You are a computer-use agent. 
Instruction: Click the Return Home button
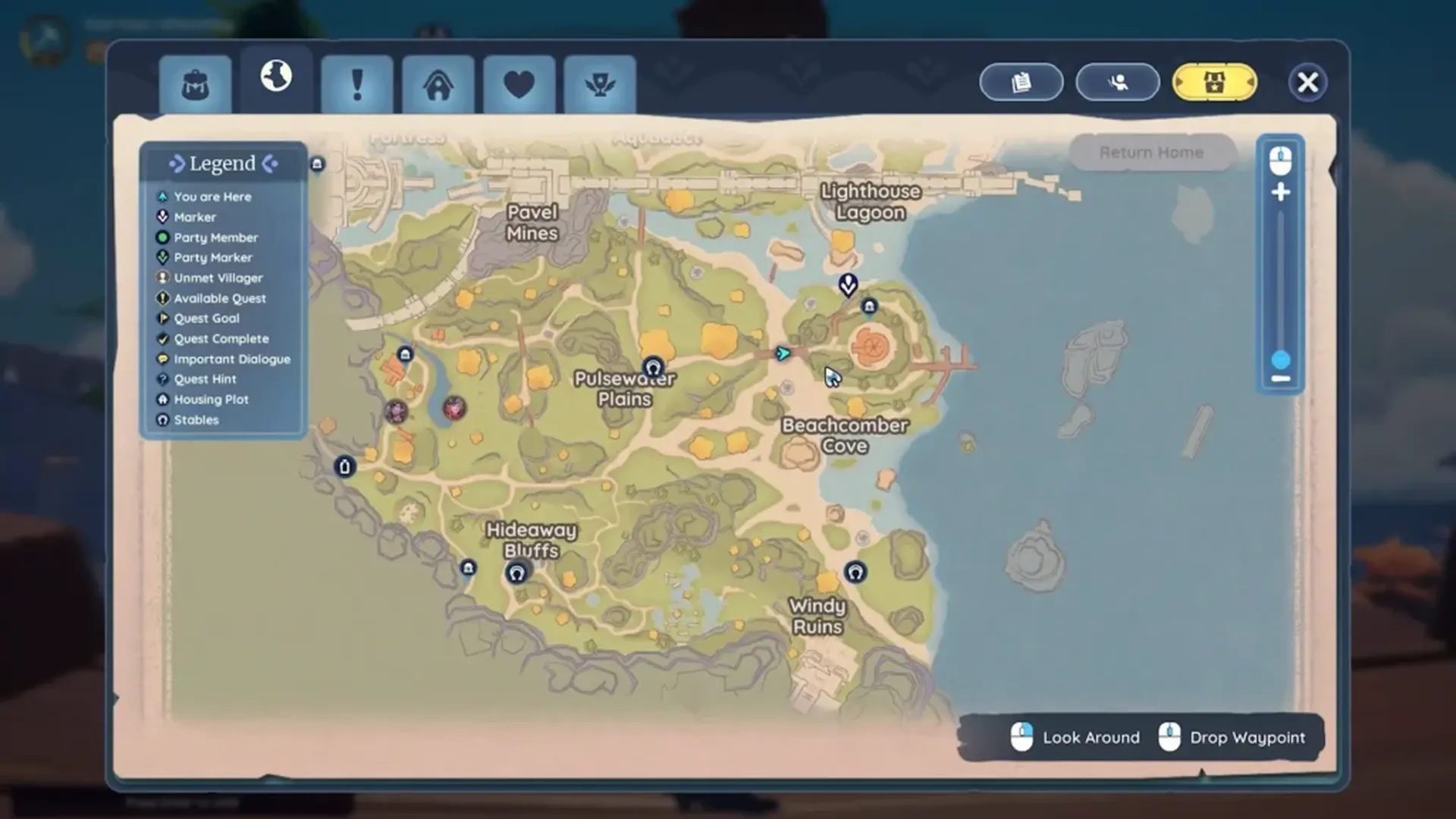[x=1151, y=152]
